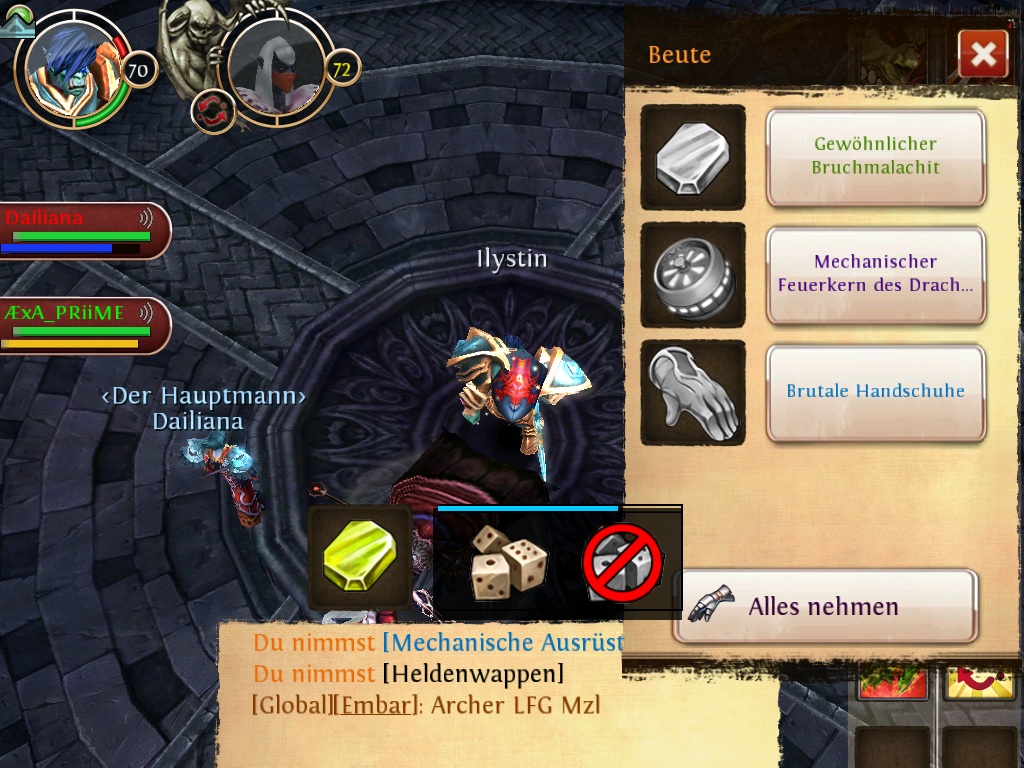Inspect the yellow gem roll item
This screenshot has width=1024, height=768.
360,558
